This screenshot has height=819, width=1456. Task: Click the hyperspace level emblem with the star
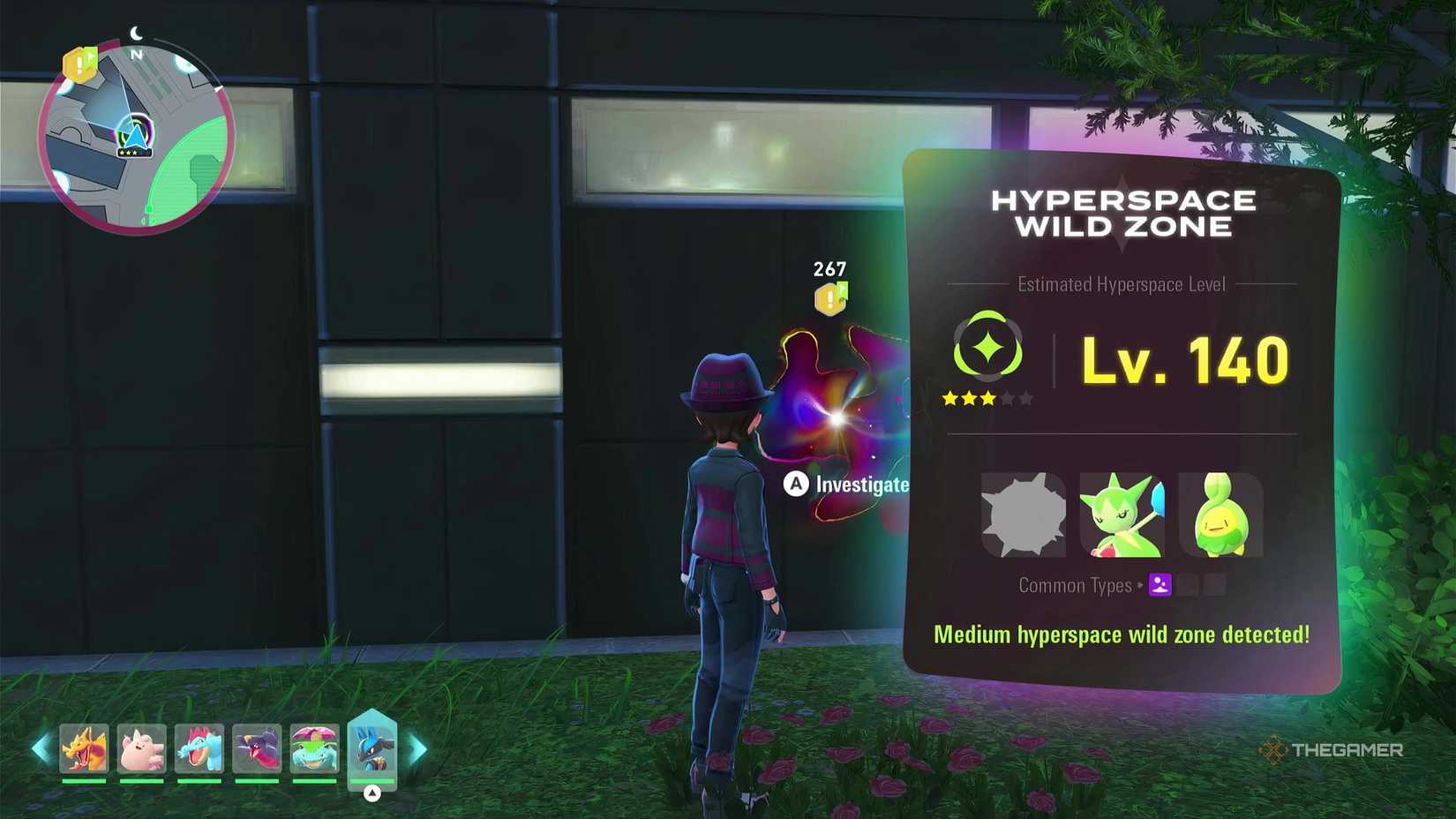[988, 348]
